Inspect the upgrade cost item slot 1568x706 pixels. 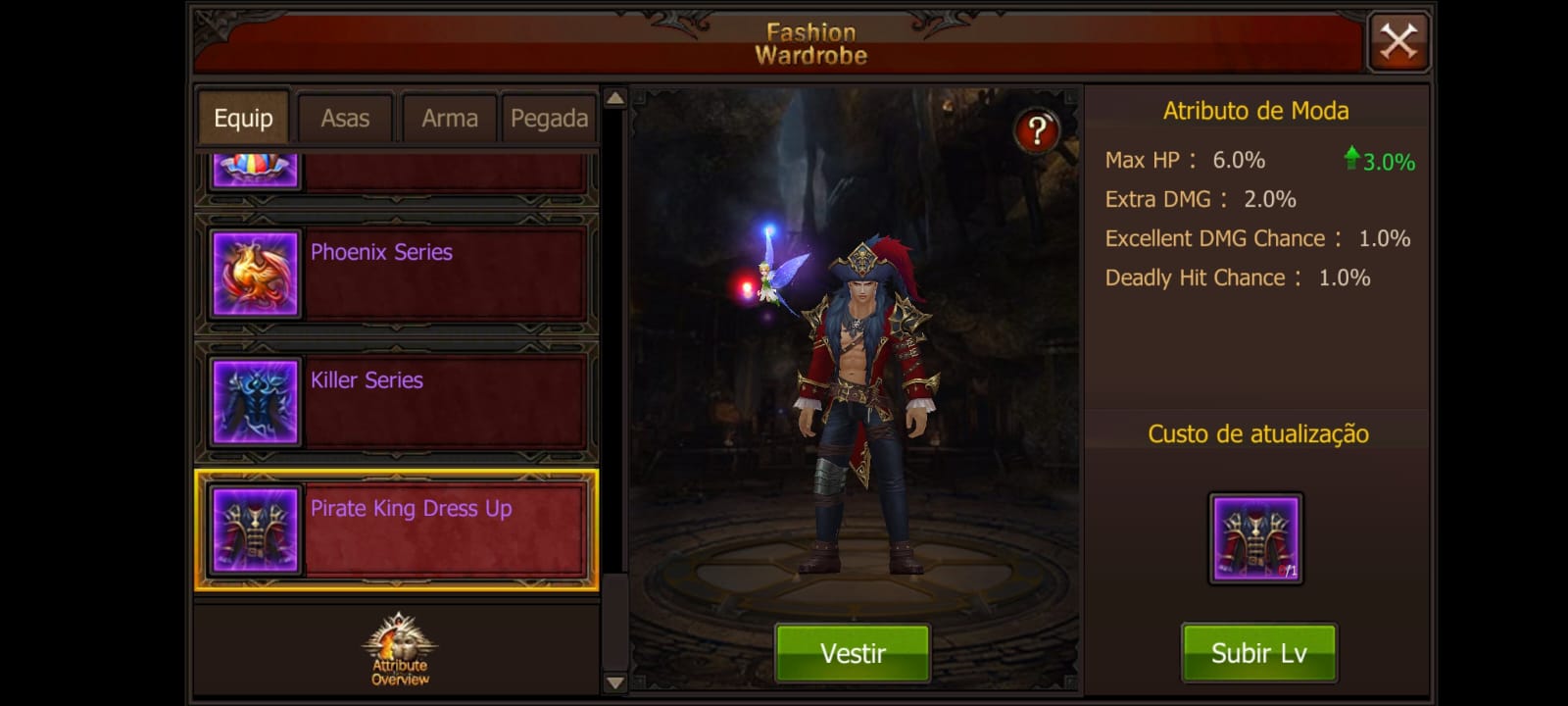coord(1255,538)
